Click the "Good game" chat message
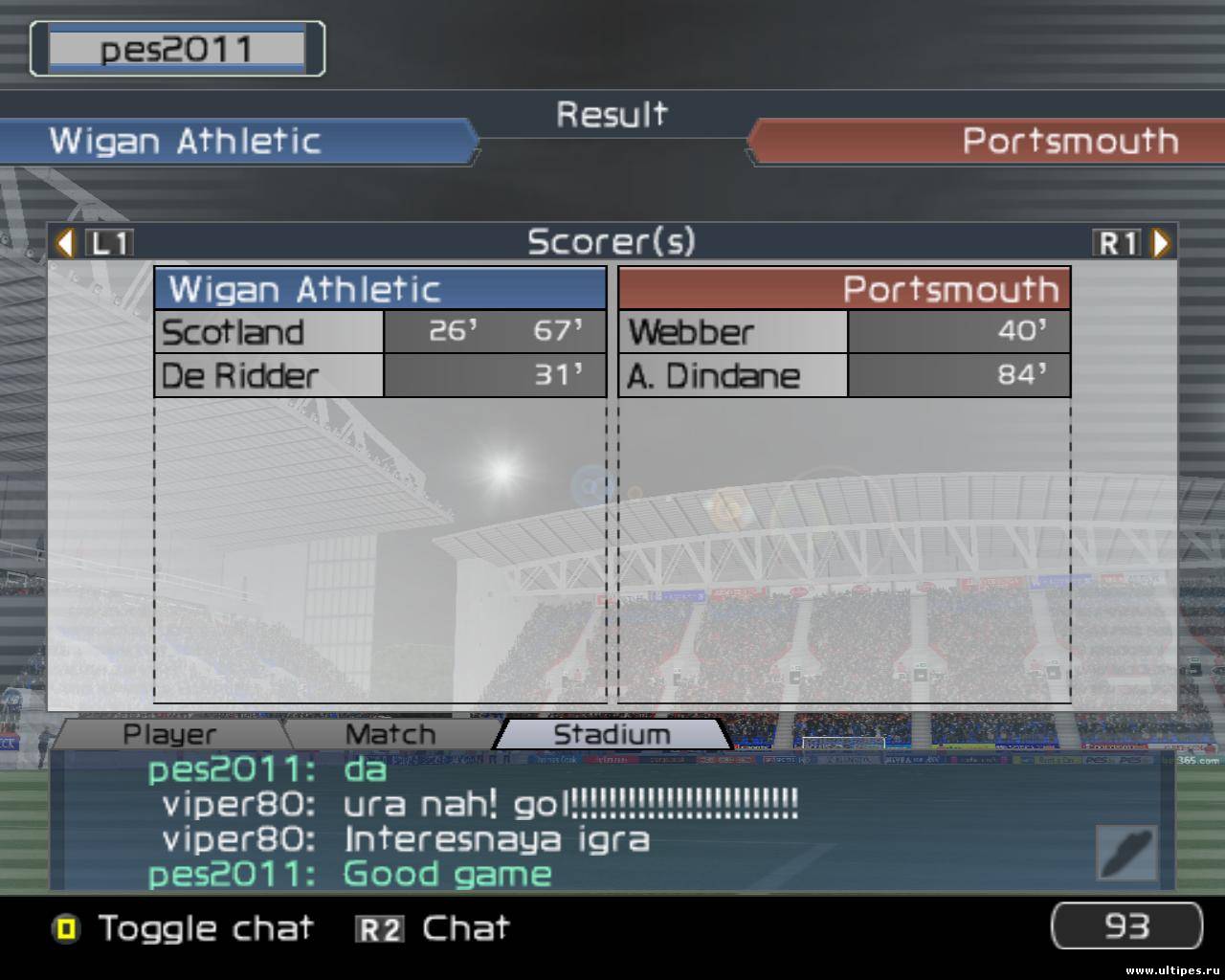 click(447, 874)
